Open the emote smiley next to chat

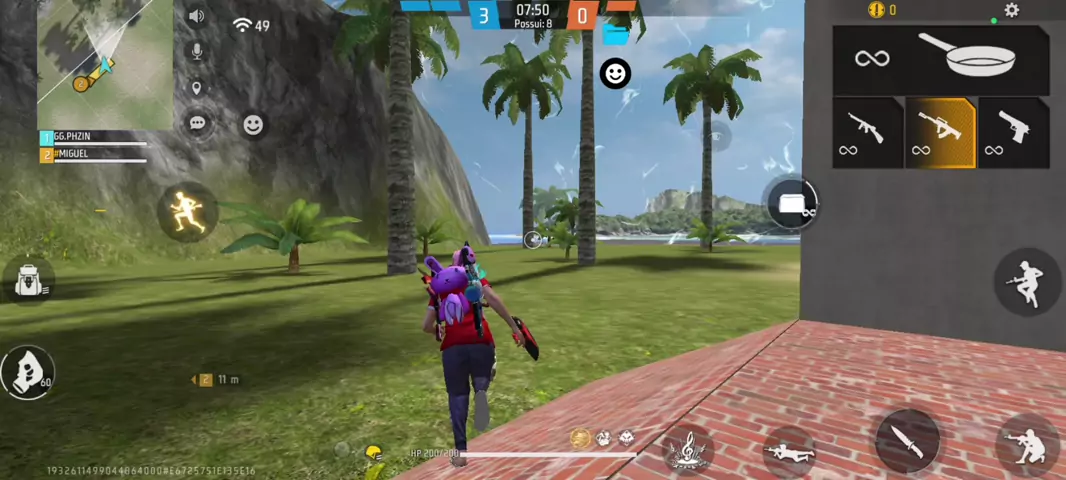point(253,124)
